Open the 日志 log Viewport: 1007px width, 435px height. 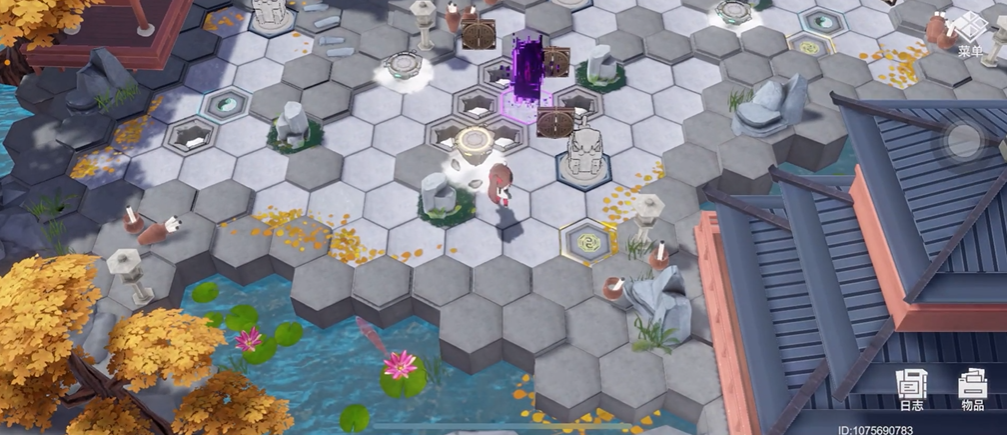point(911,389)
